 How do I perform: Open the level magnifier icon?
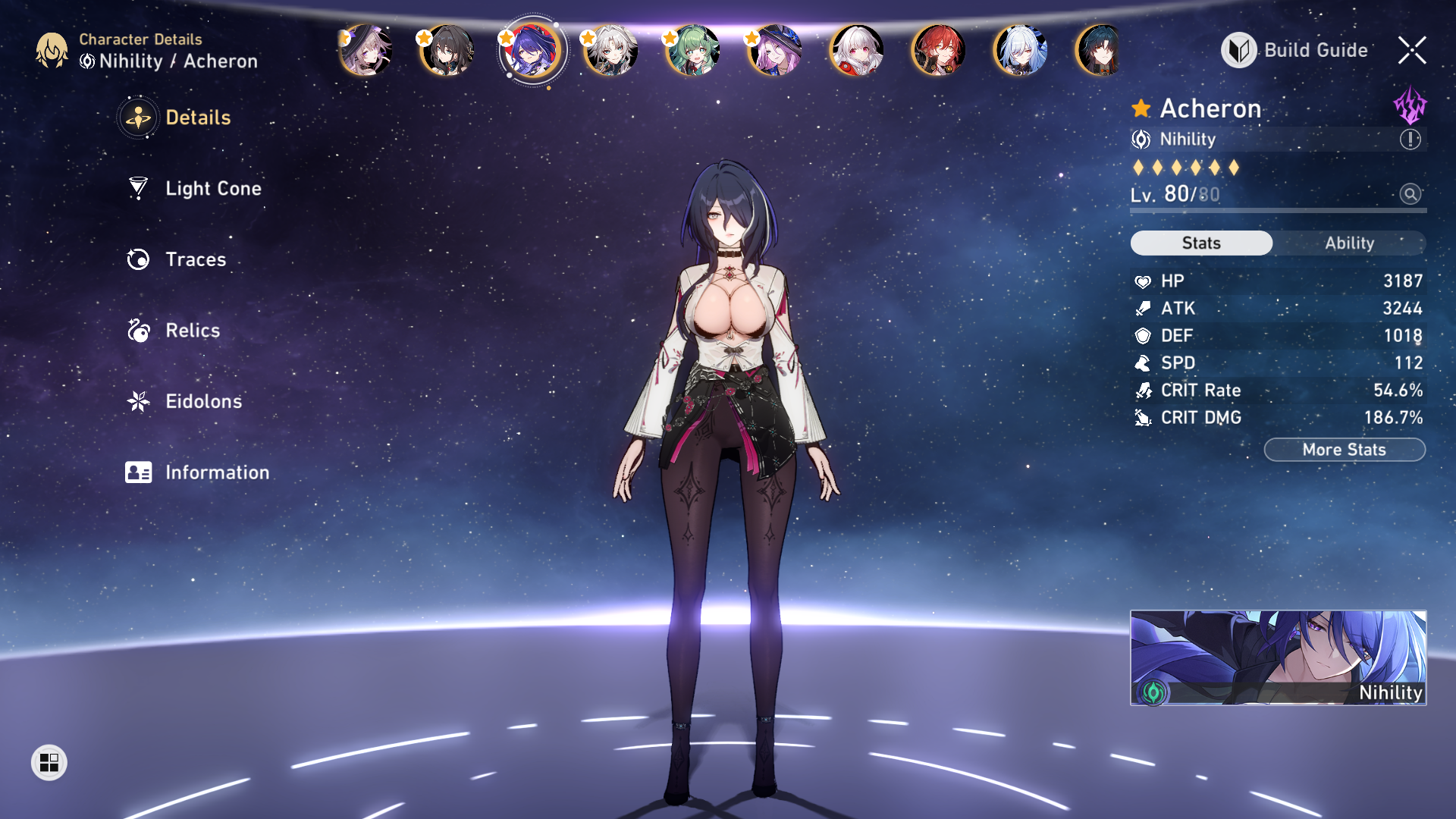tap(1410, 194)
